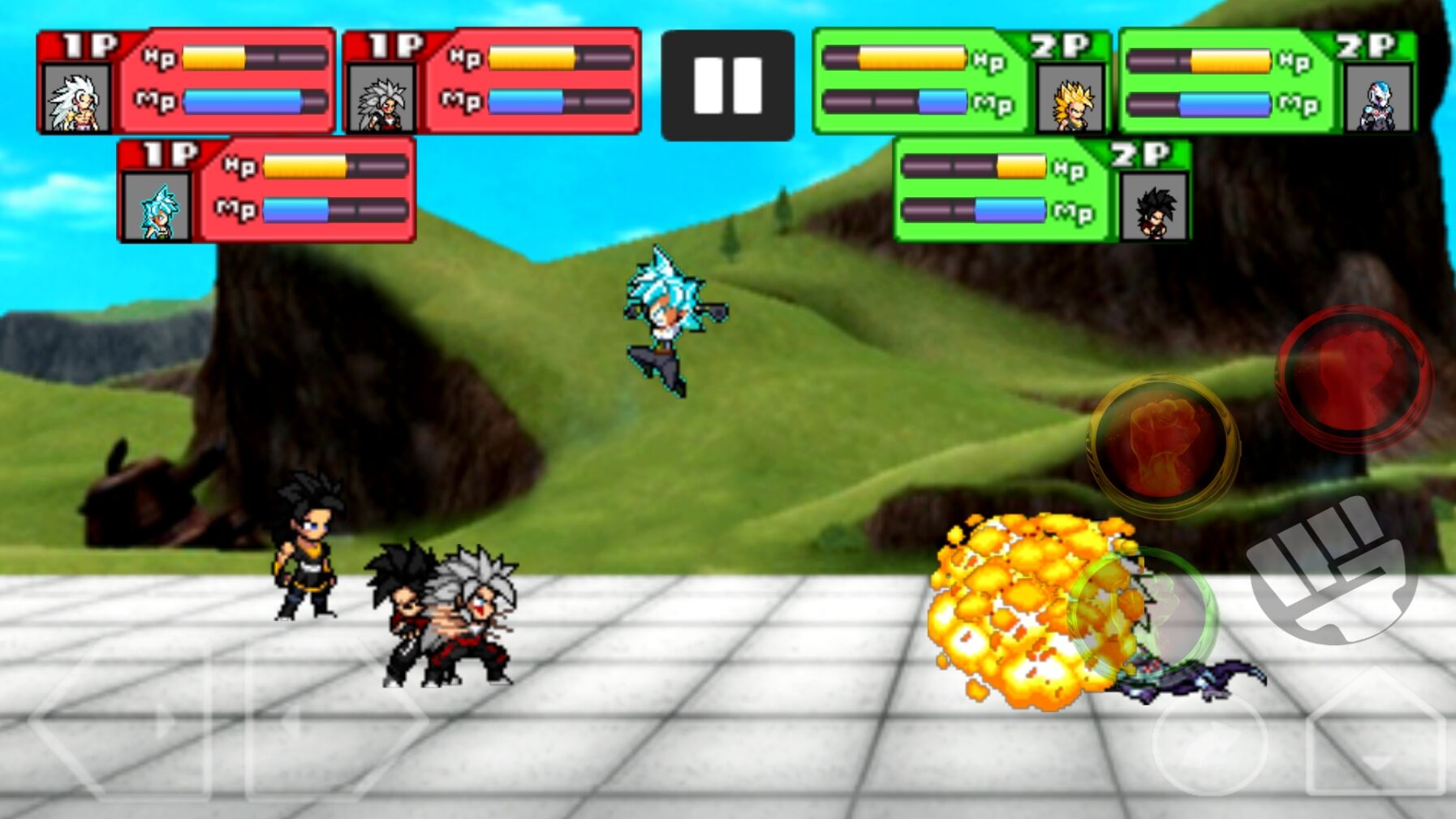The width and height of the screenshot is (1456, 819).
Task: Select the white-haired fighter's 1P portrait
Action: tap(78, 99)
